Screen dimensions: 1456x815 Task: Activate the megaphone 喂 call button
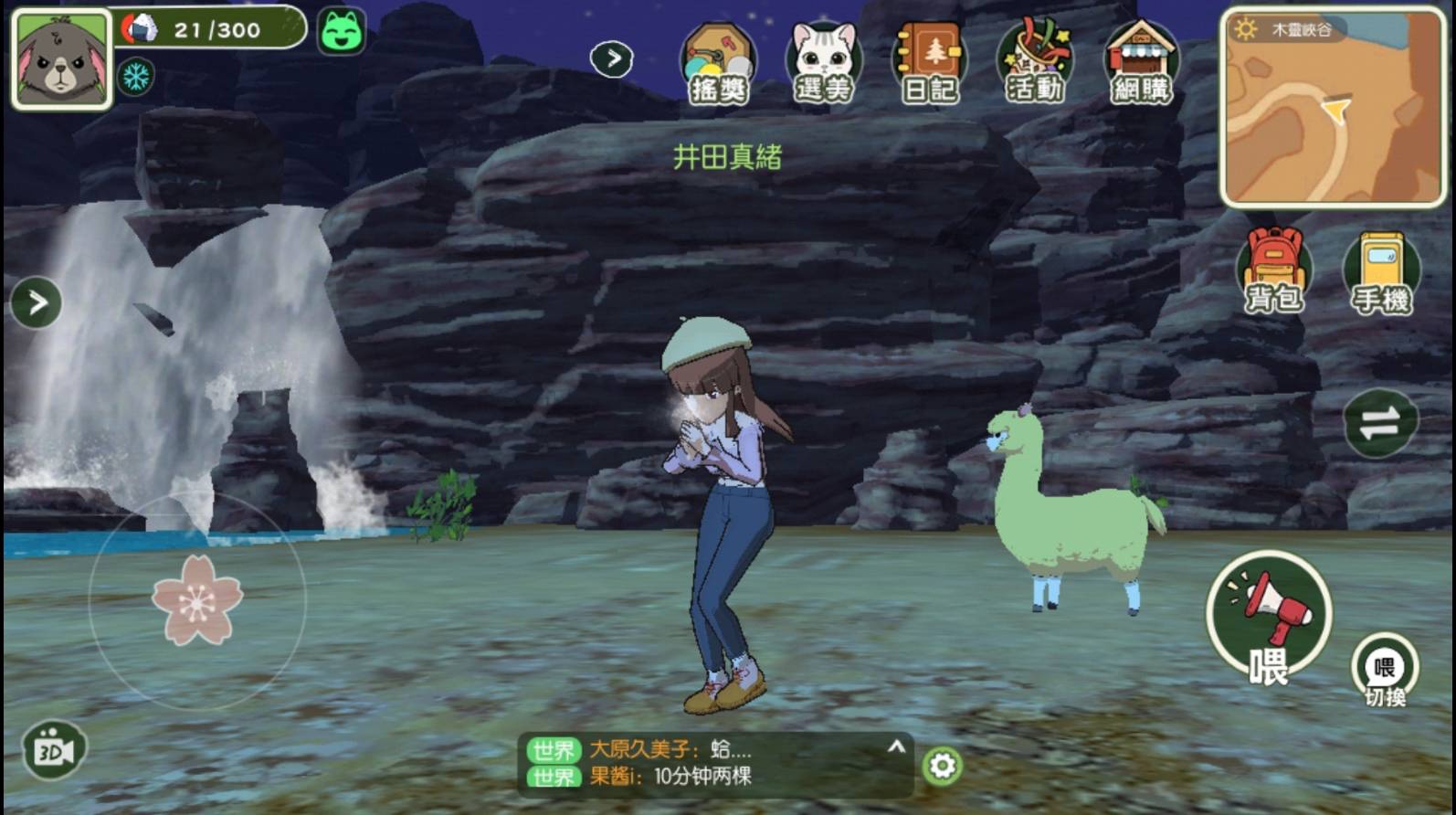pos(1268,615)
